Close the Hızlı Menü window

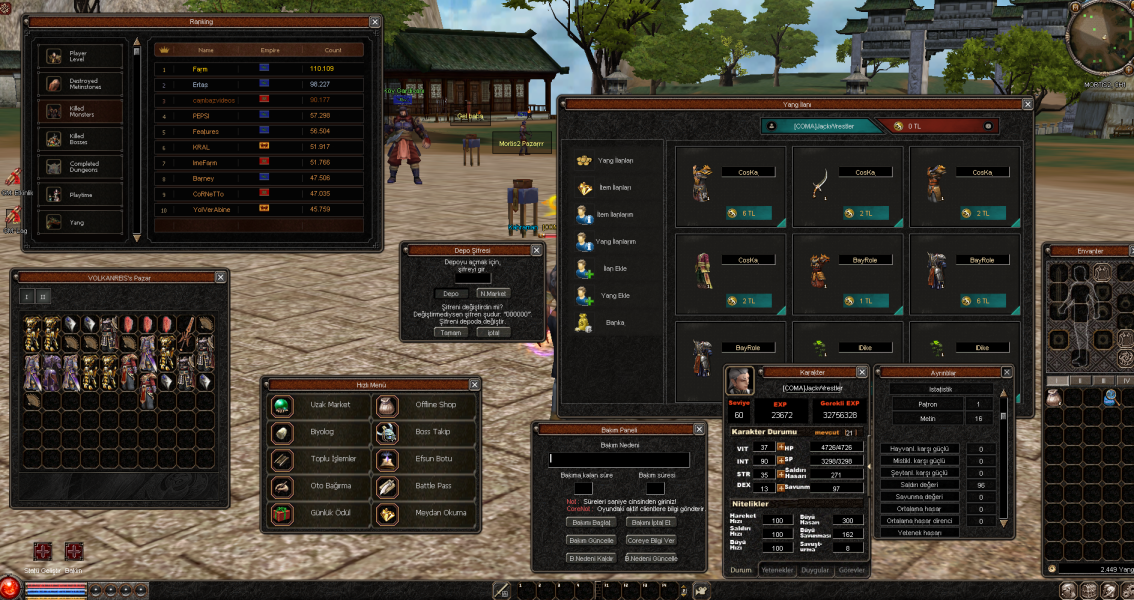pos(473,385)
